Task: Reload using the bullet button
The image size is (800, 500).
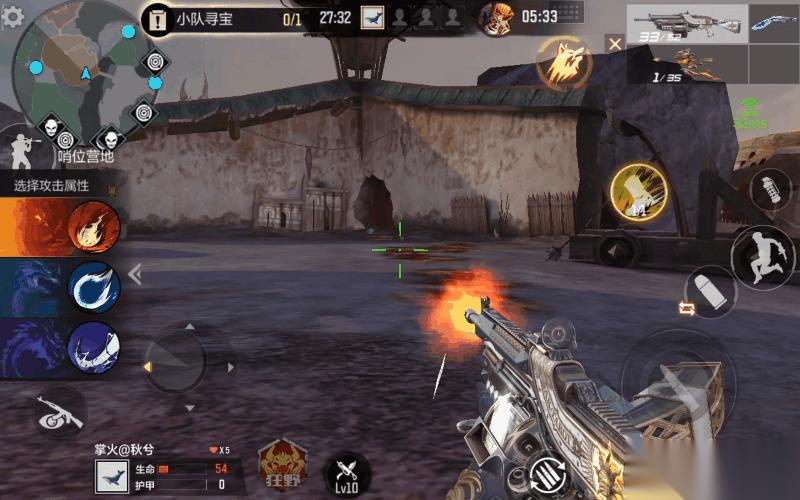Action: click(x=712, y=290)
